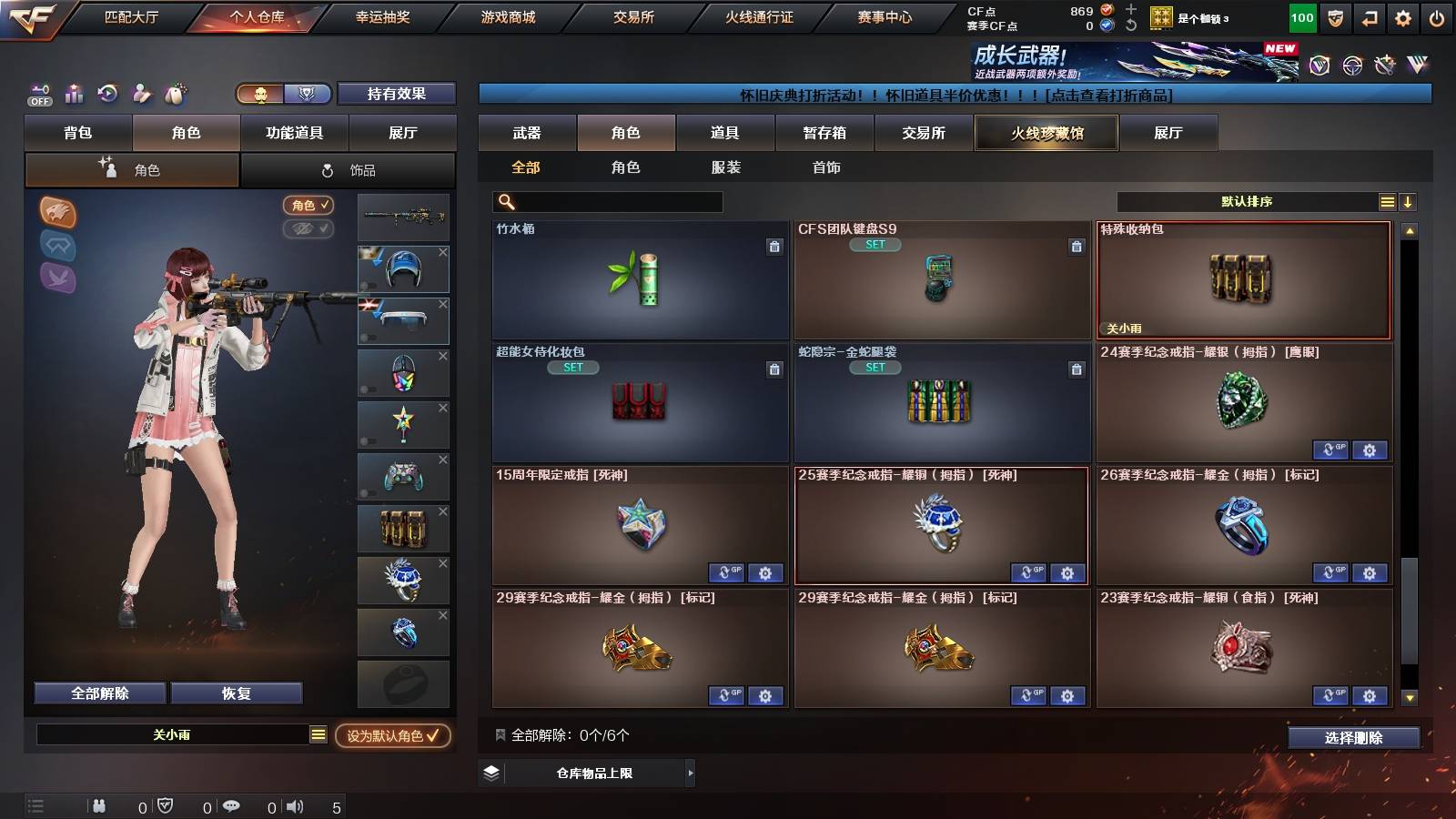This screenshot has width=1456, height=819.
Task: Switch the display toggle to trophy mode
Action: pos(308,94)
